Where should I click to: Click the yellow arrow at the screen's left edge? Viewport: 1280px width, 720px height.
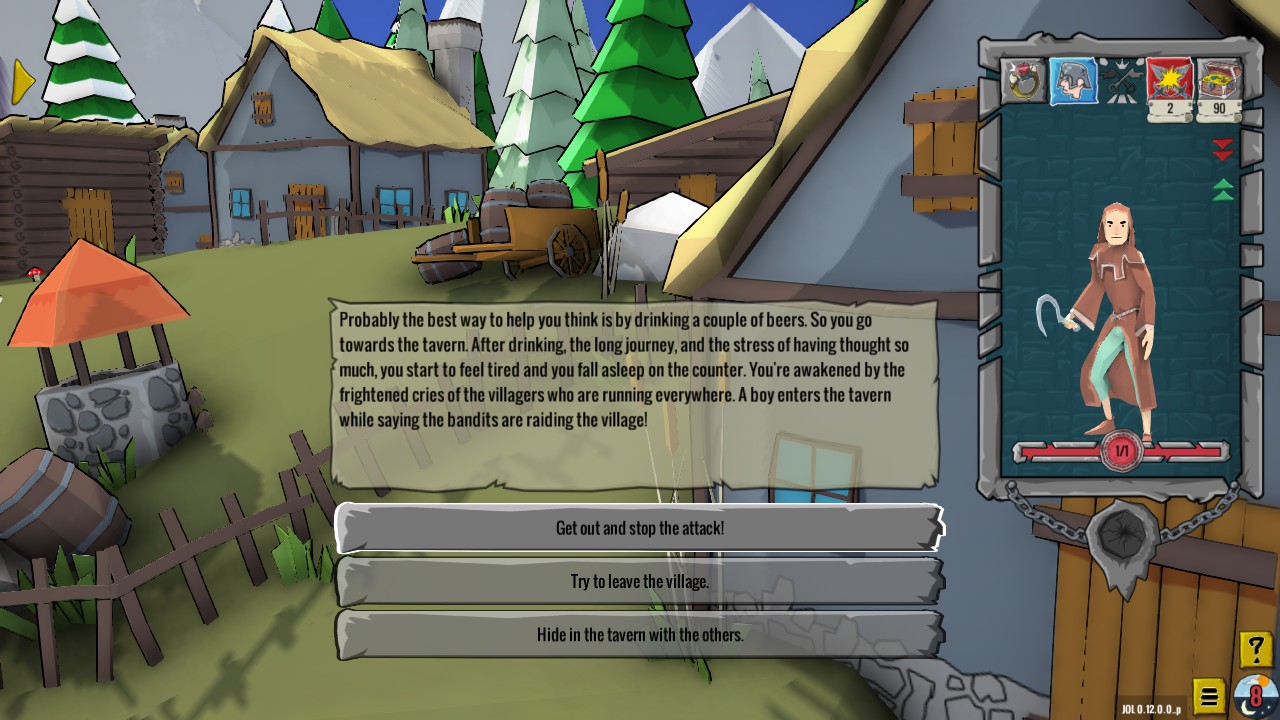(x=23, y=81)
